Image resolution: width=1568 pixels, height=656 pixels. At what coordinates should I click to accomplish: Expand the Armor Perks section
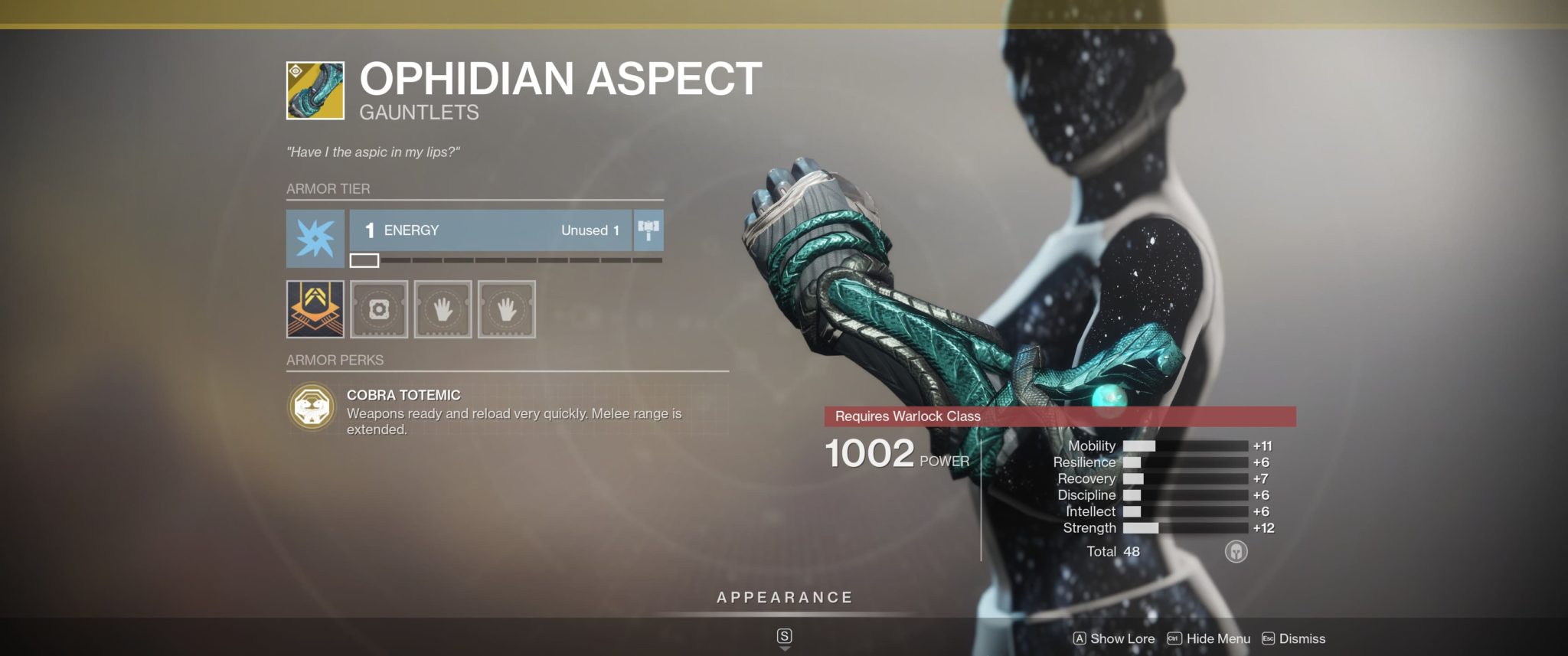pyautogui.click(x=335, y=360)
